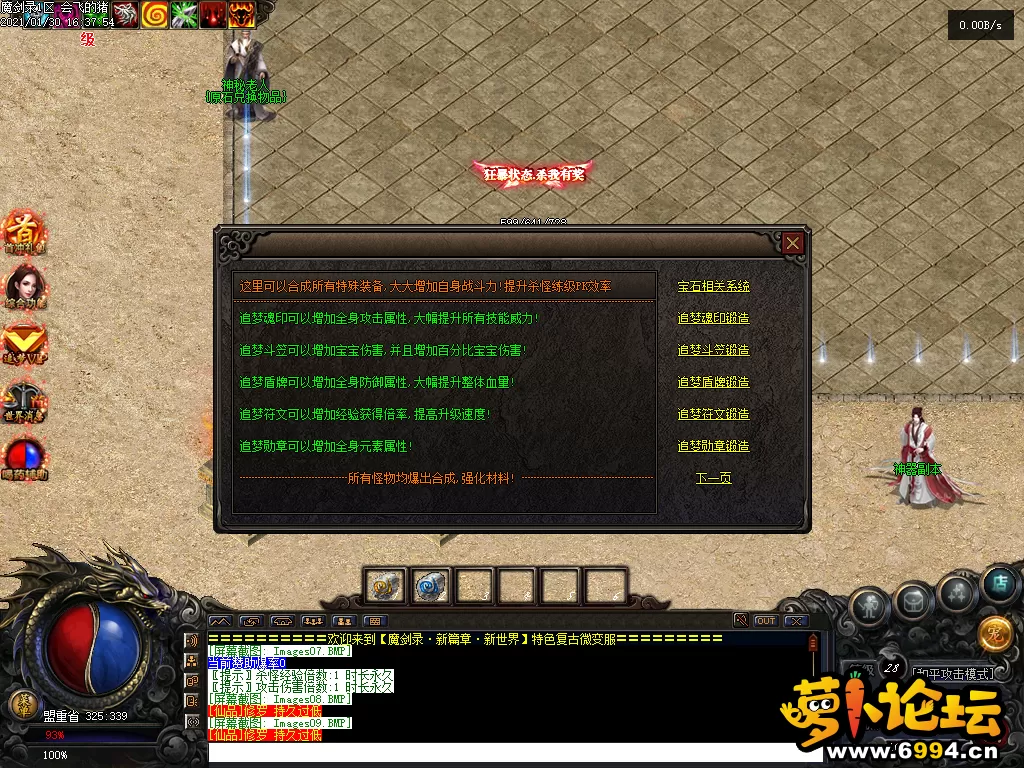Use the golden scroll hotbar item
The image size is (1024, 768).
click(x=384, y=586)
